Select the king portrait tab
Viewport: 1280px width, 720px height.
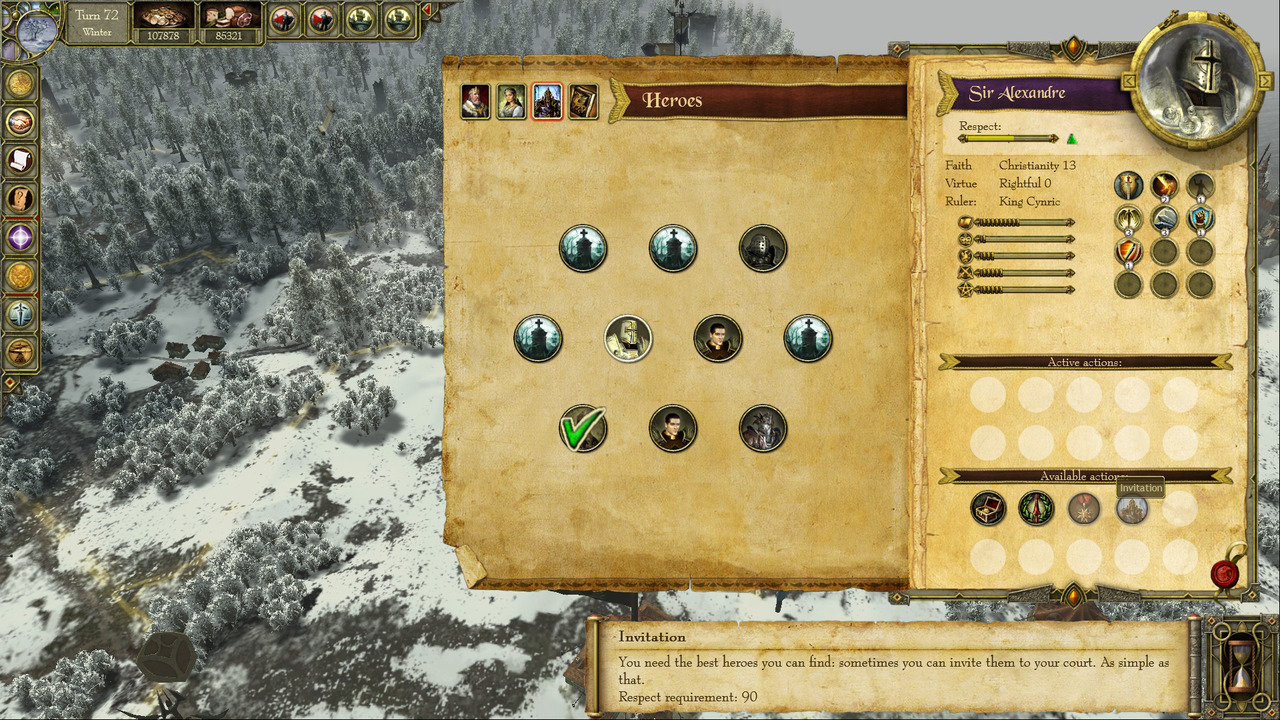click(475, 101)
